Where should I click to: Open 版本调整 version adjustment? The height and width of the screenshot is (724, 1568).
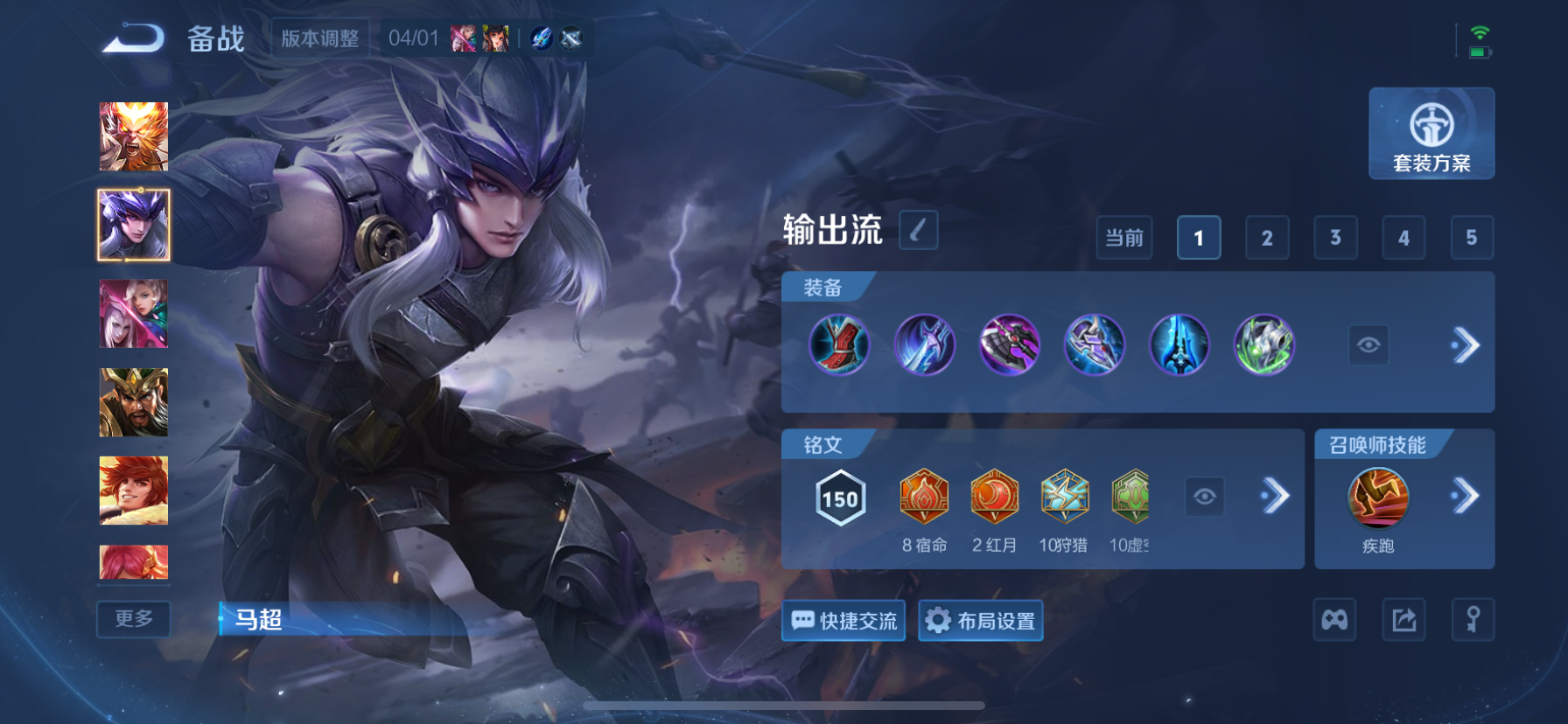(x=320, y=38)
